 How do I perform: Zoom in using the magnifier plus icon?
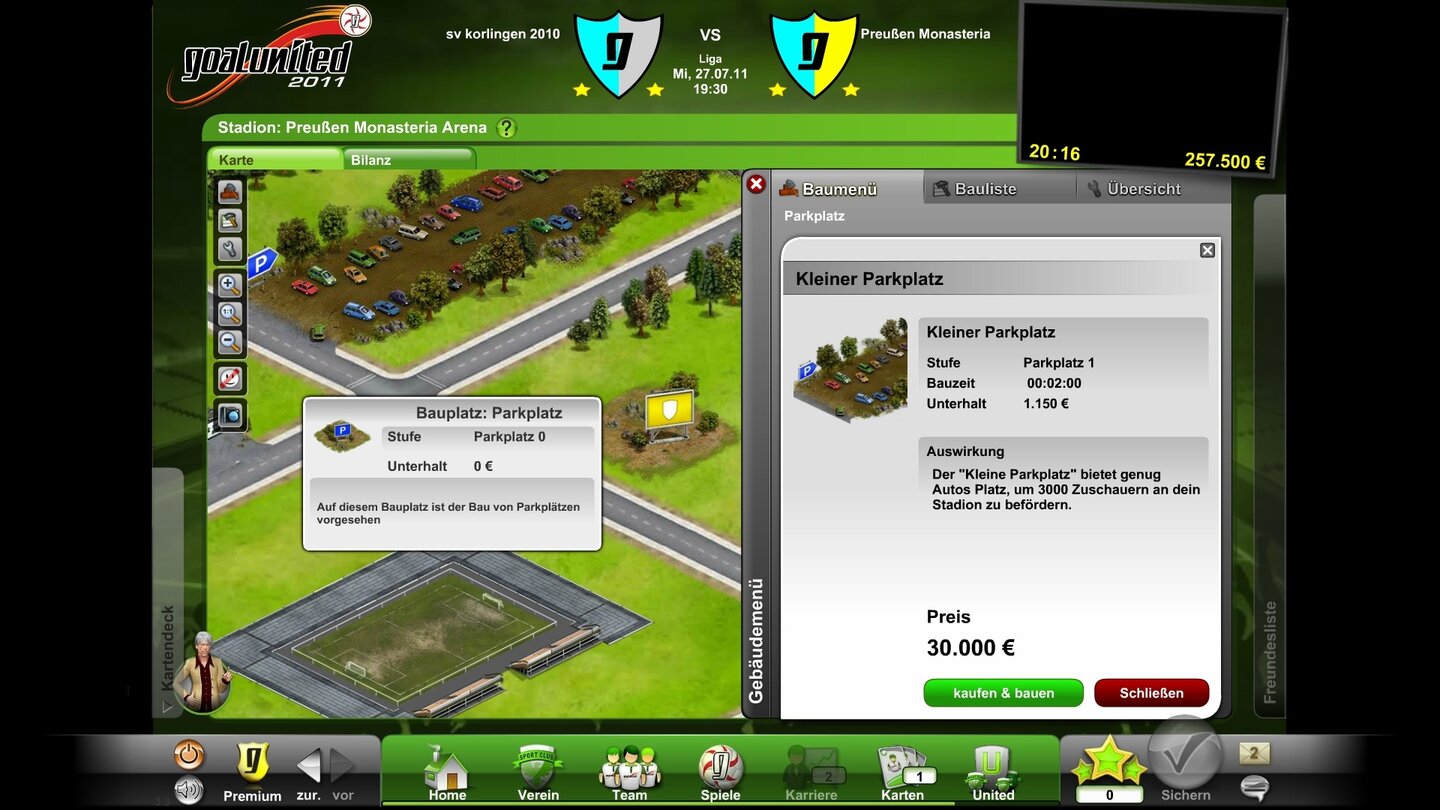click(229, 283)
